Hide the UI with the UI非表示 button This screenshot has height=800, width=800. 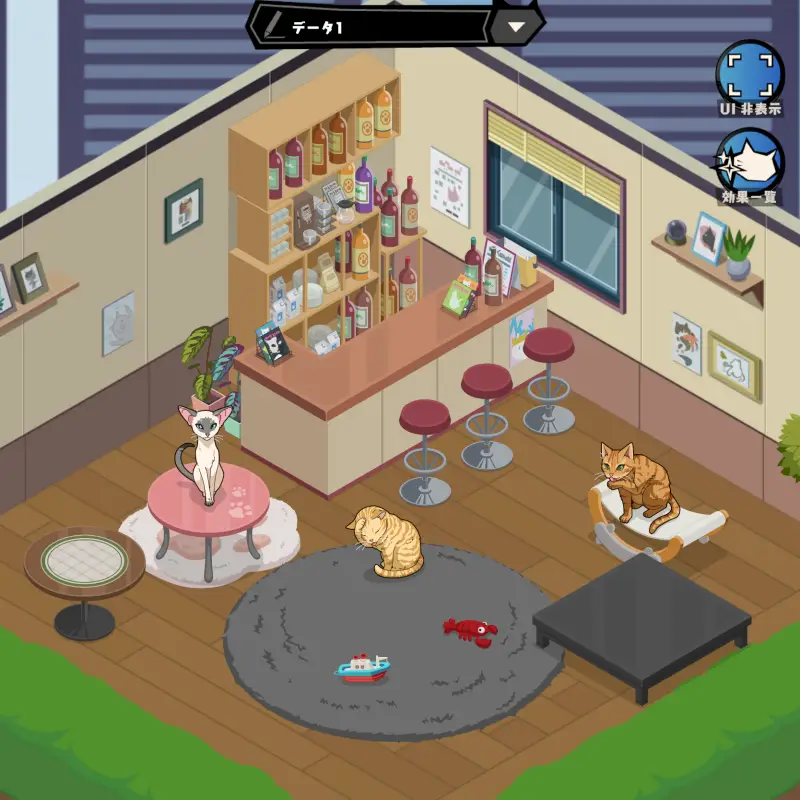tap(750, 75)
